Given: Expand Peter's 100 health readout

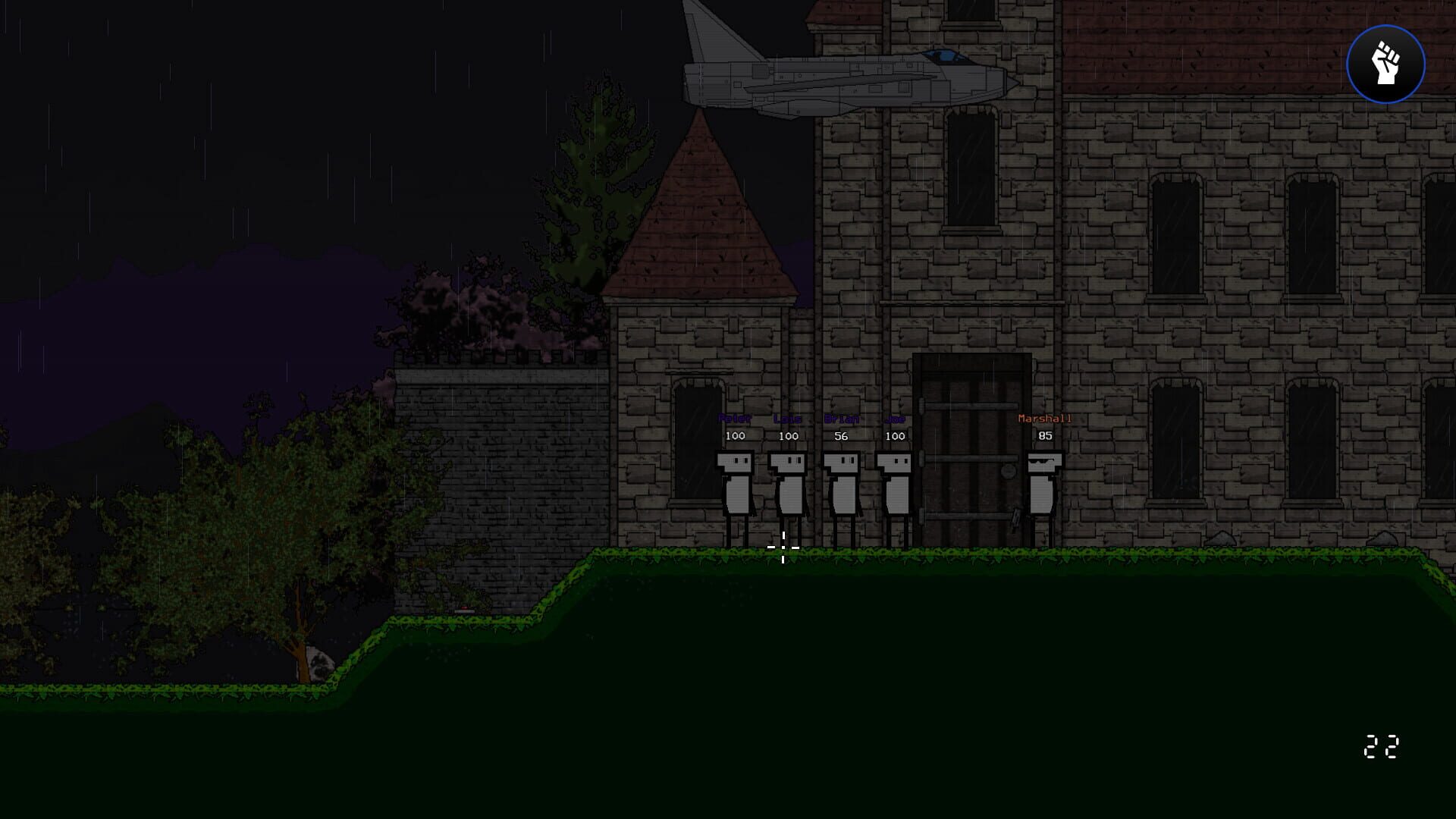Looking at the screenshot, I should pos(735,436).
